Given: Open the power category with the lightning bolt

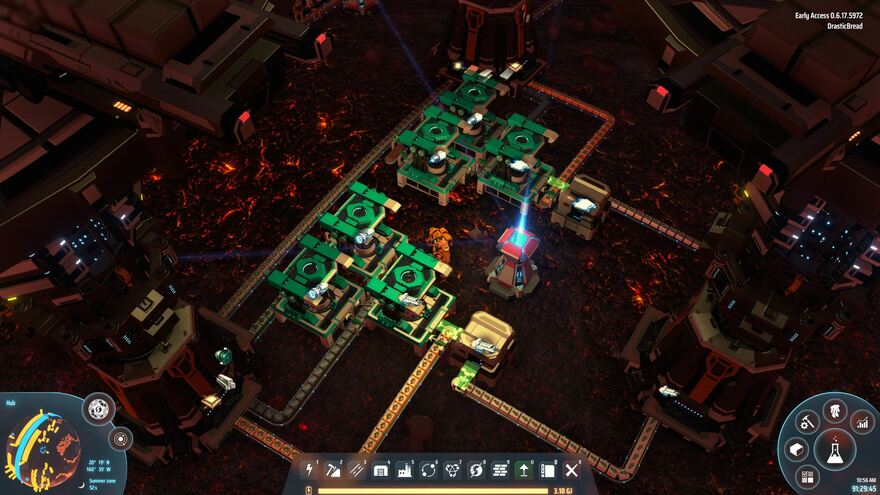Looking at the screenshot, I should click(310, 469).
